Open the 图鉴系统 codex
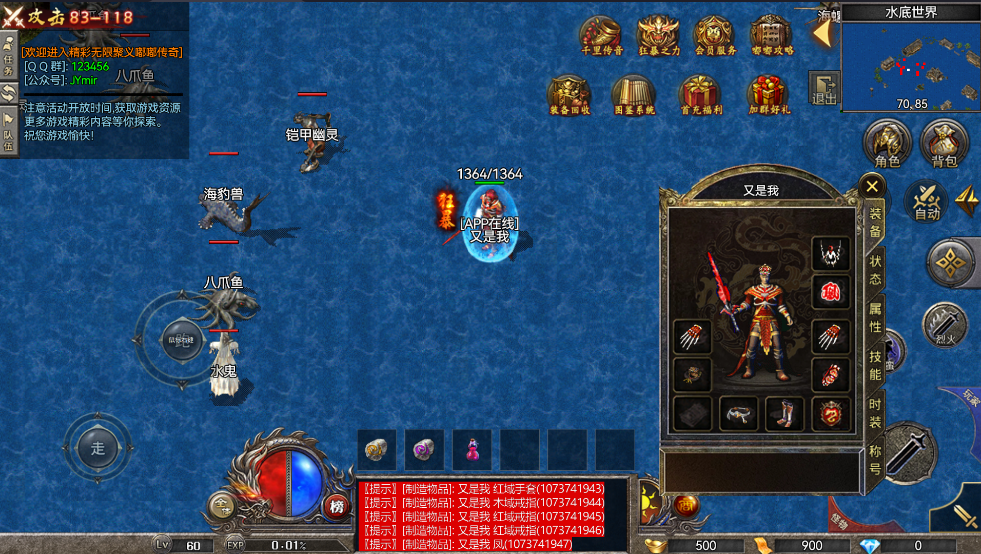The width and height of the screenshot is (981, 554). [633, 94]
